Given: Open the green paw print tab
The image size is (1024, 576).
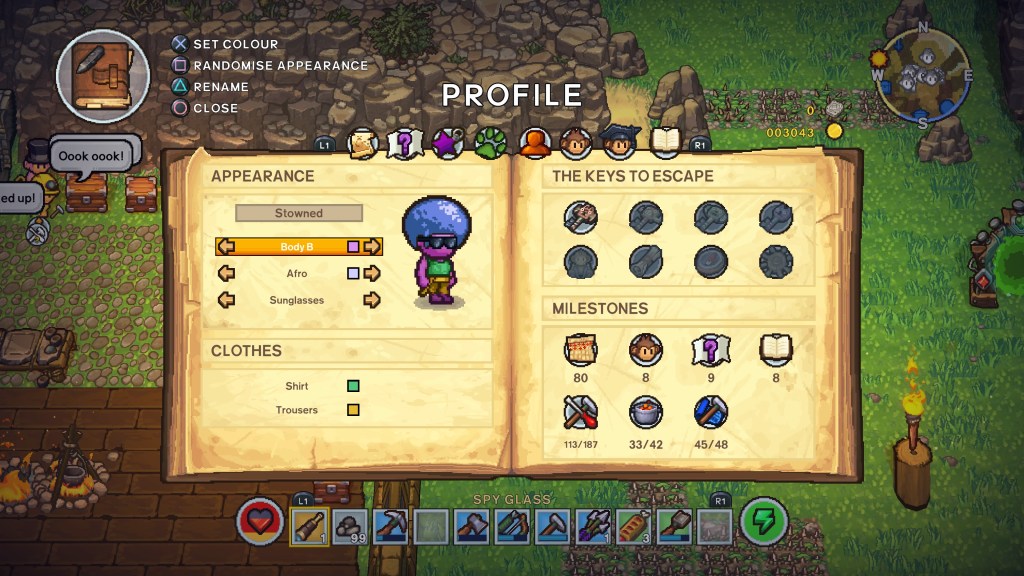Looking at the screenshot, I should point(490,144).
